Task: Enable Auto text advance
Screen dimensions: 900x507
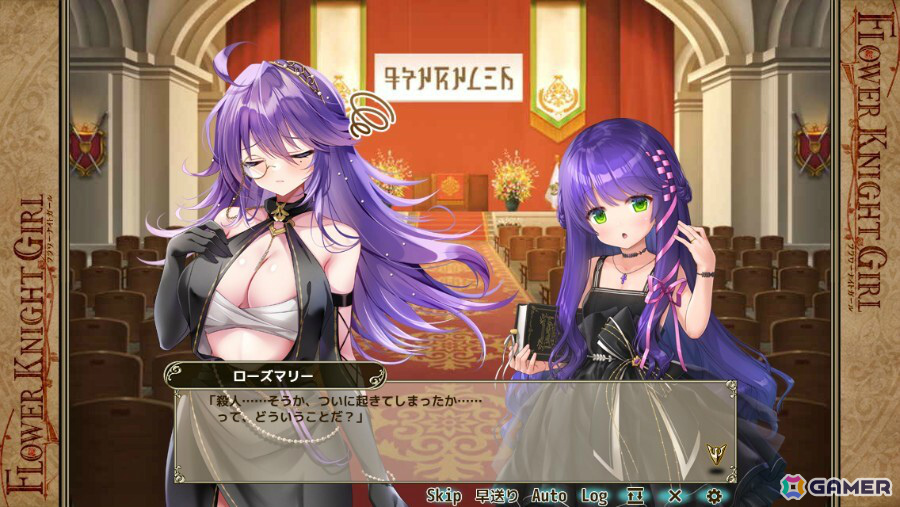Action: 549,495
